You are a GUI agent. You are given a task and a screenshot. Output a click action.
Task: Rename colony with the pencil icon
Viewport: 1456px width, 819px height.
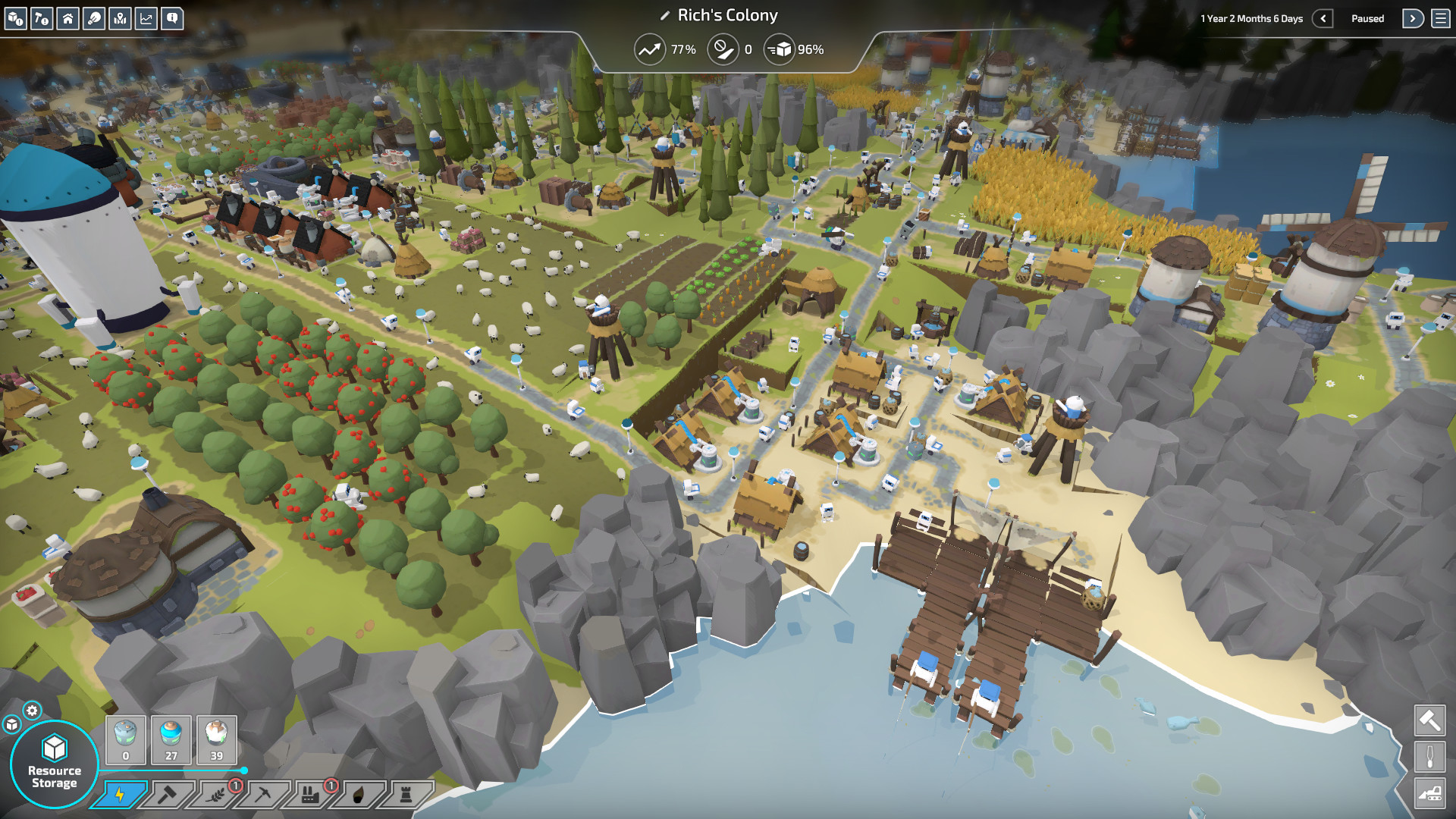[665, 16]
